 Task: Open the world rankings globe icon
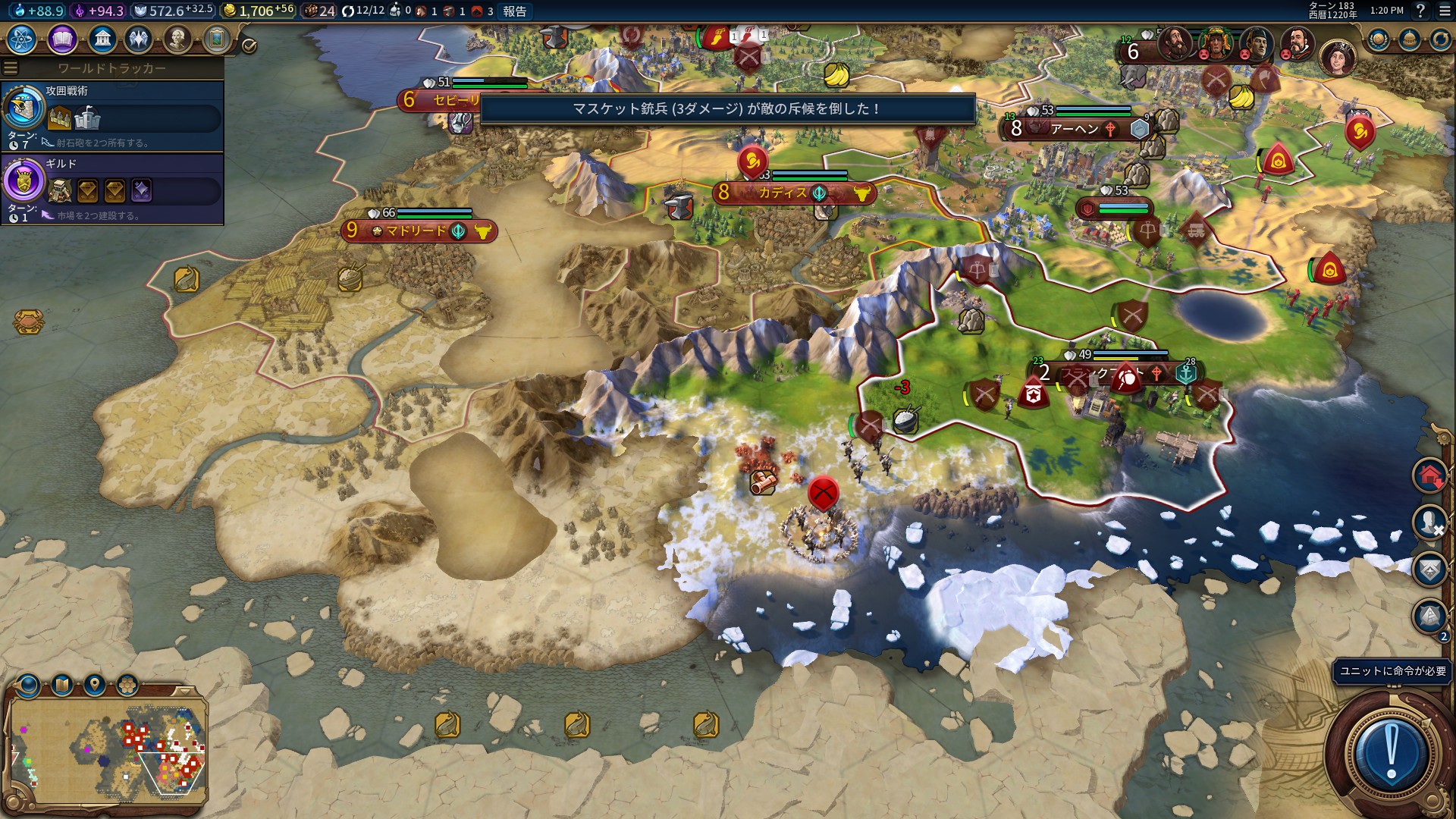point(1378,39)
